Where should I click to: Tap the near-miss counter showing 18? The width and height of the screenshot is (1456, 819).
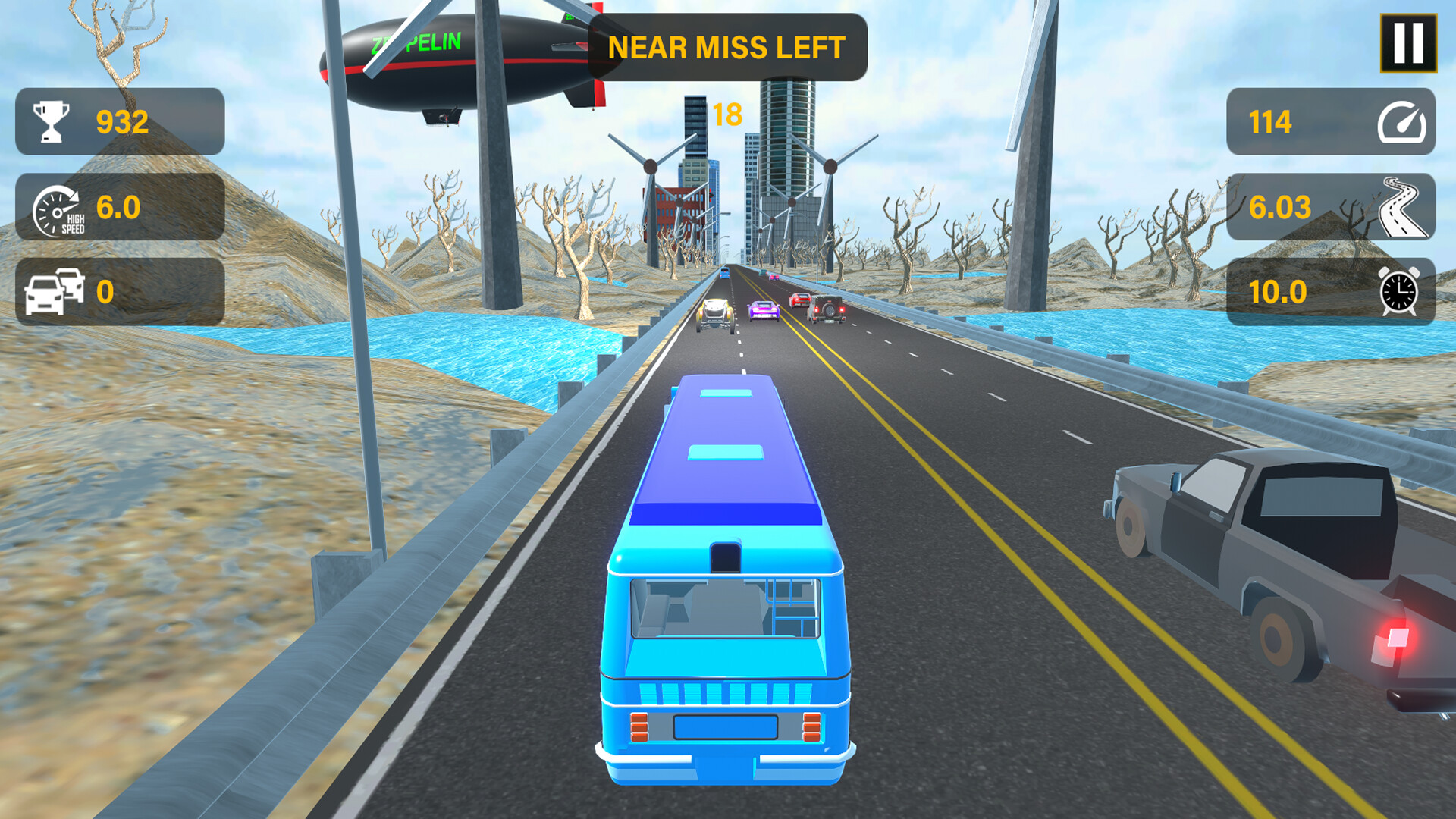tap(726, 114)
